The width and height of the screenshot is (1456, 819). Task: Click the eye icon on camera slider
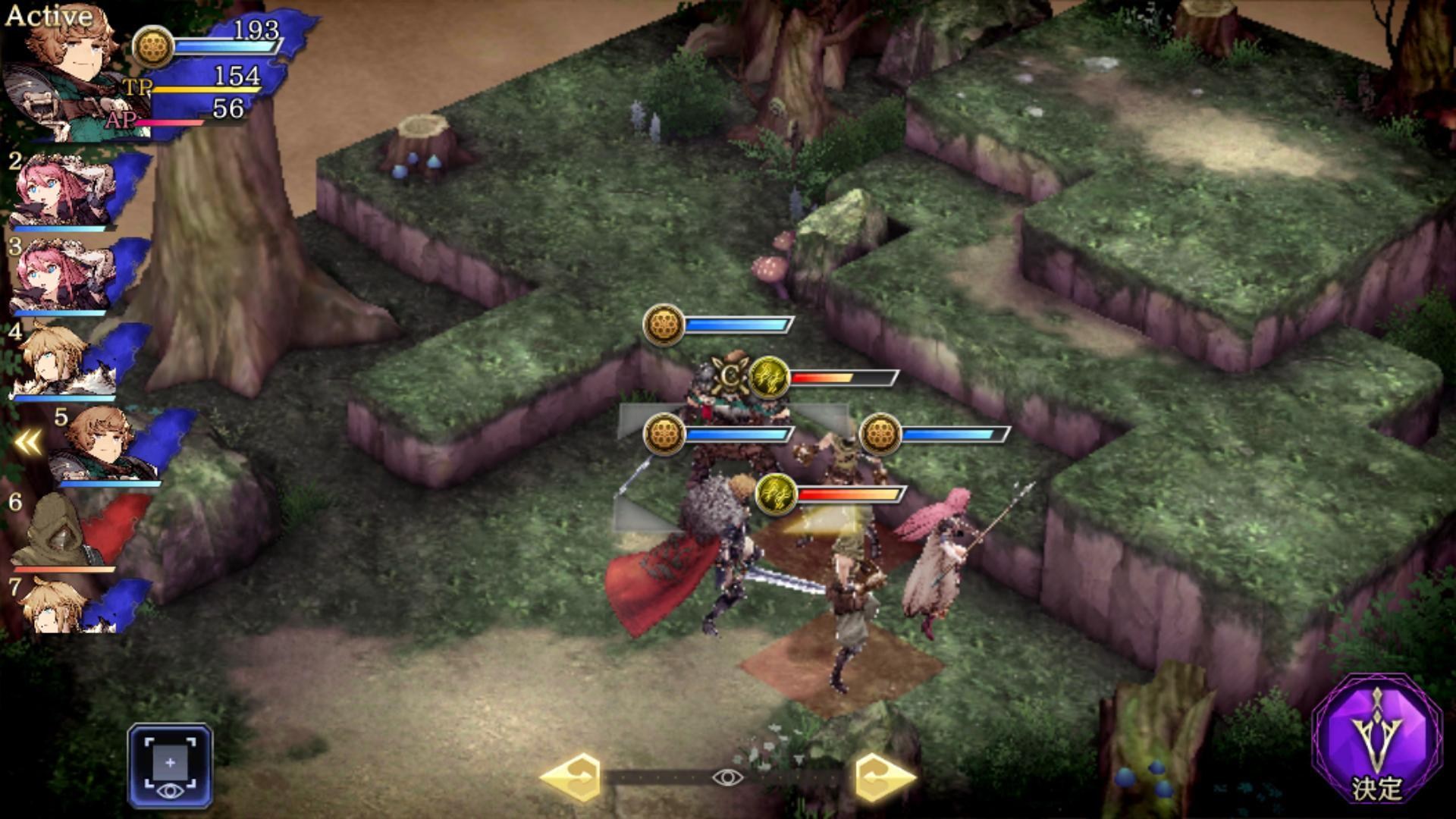point(727,777)
